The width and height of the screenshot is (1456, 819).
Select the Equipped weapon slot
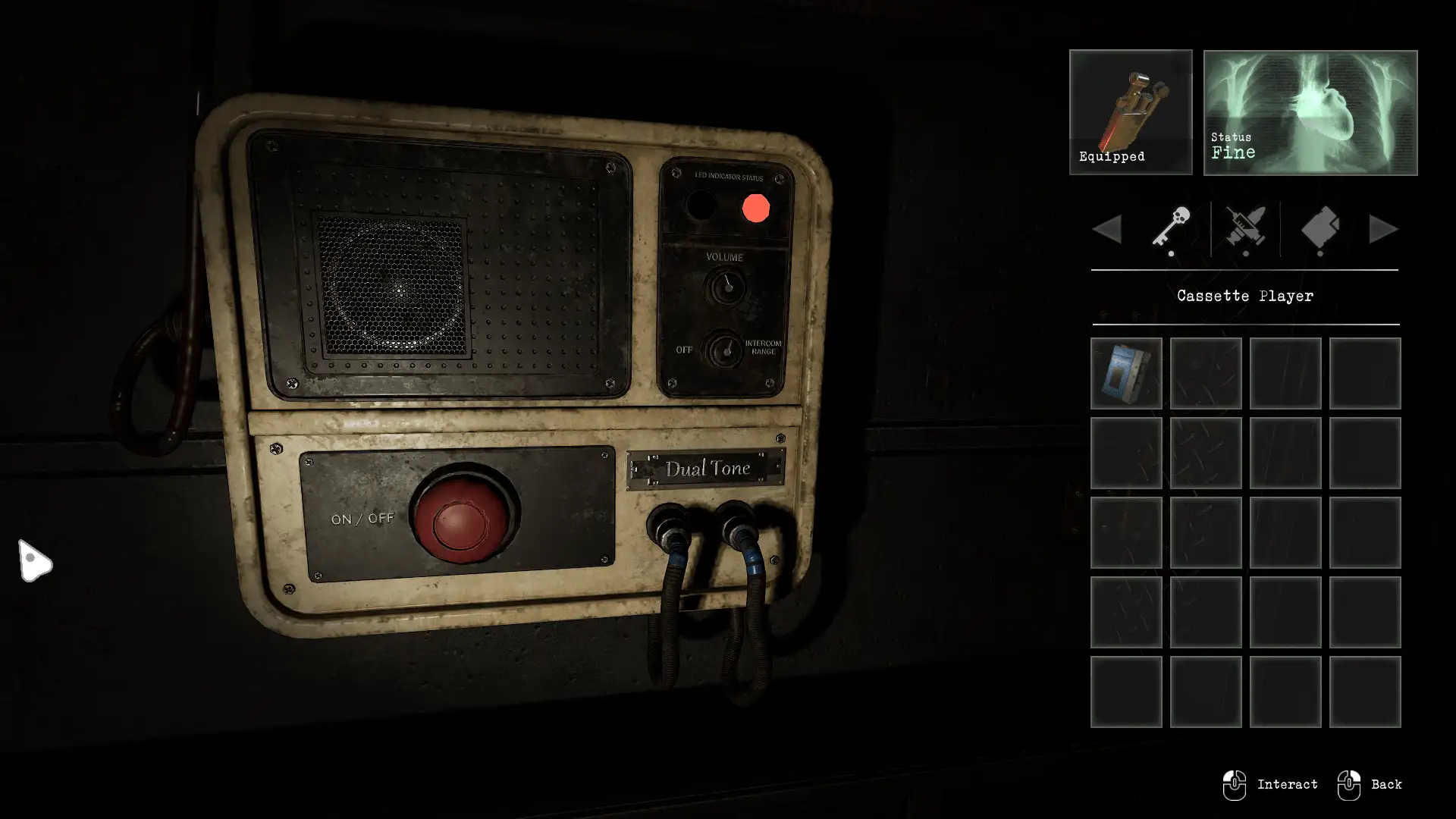pos(1131,112)
